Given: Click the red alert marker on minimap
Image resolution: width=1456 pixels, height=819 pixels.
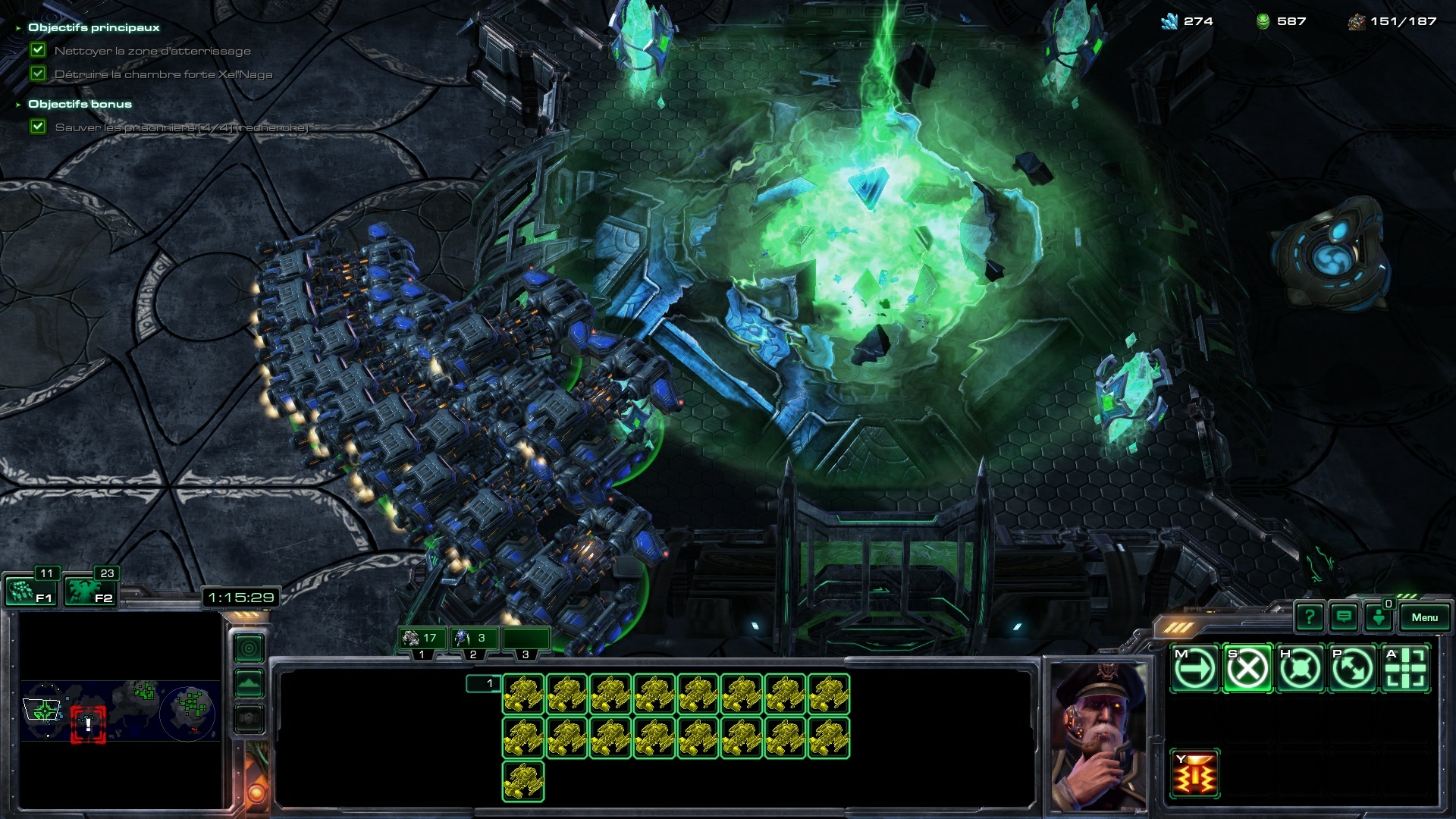Looking at the screenshot, I should [x=88, y=724].
